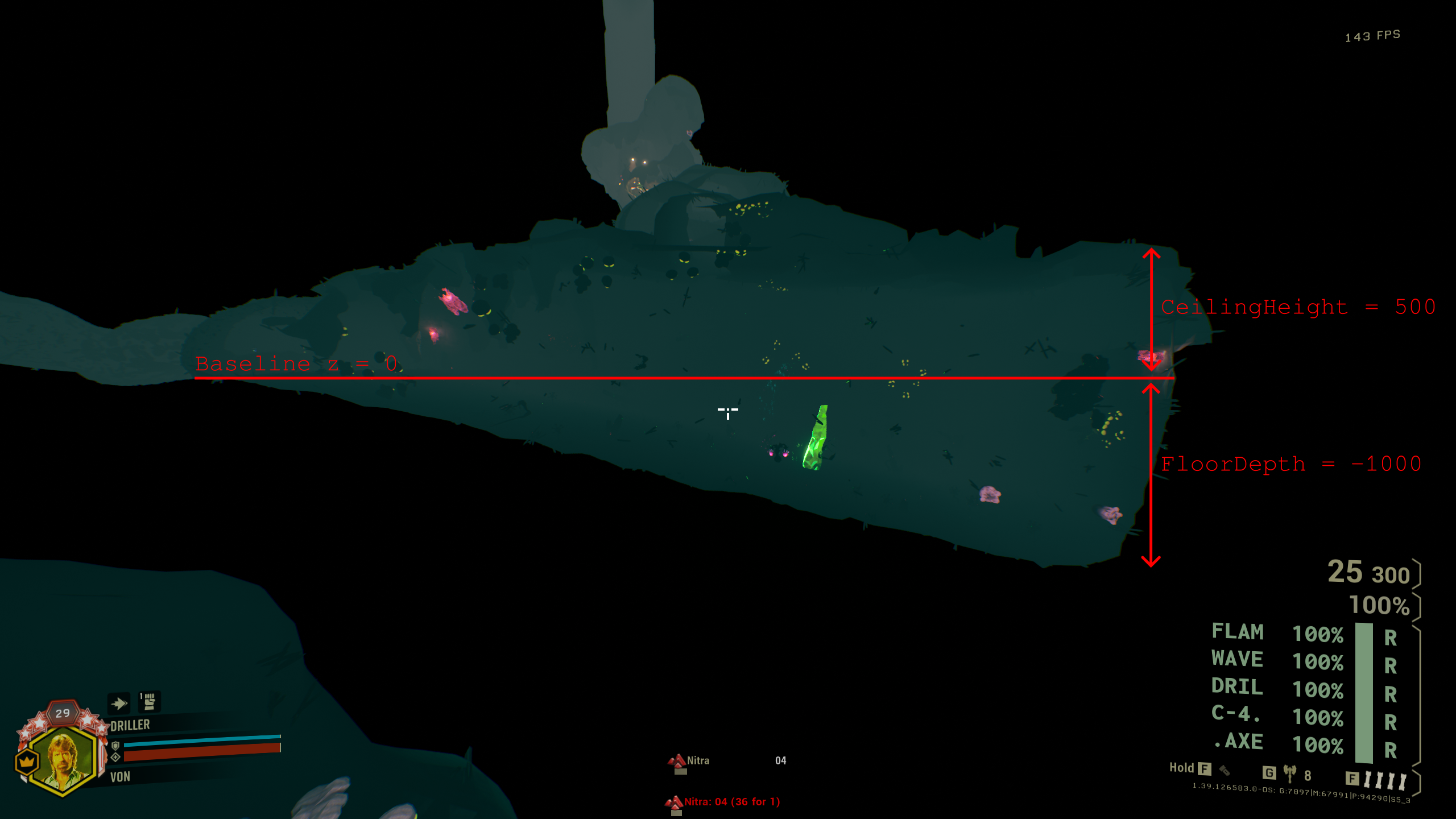
Task: Click the G keybind square near the pickaxe
Action: [x=1269, y=773]
